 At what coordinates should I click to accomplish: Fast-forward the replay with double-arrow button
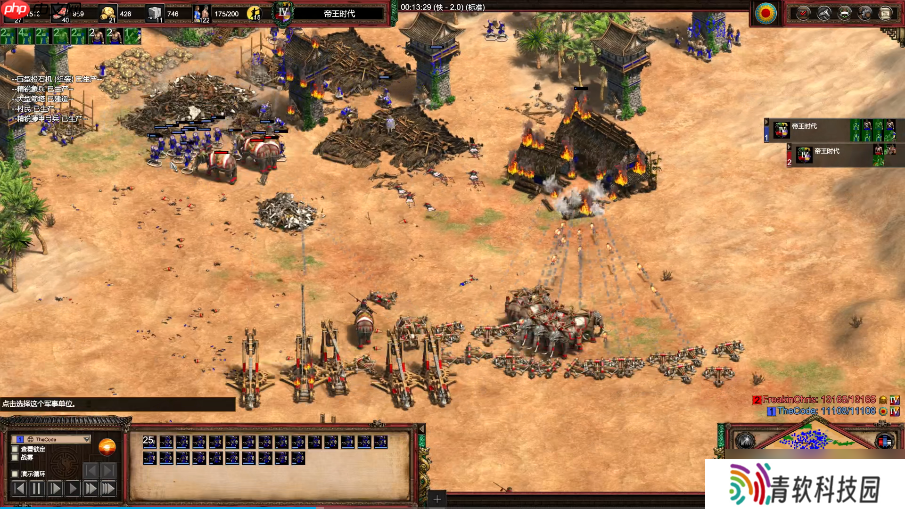pyautogui.click(x=90, y=489)
